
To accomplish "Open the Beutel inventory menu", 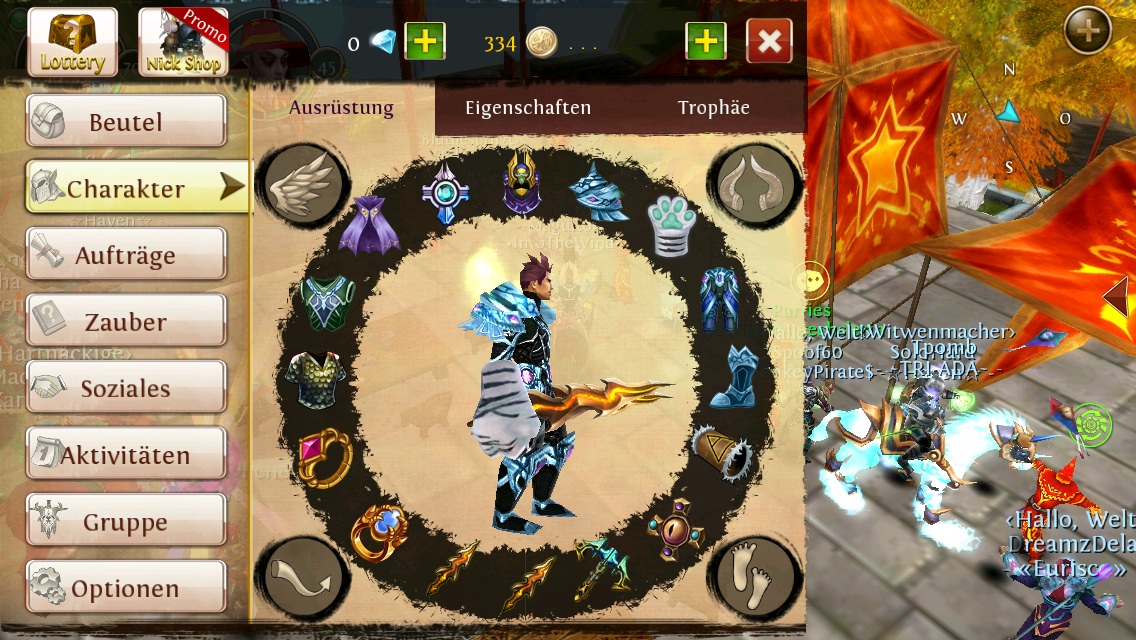I will (x=126, y=122).
